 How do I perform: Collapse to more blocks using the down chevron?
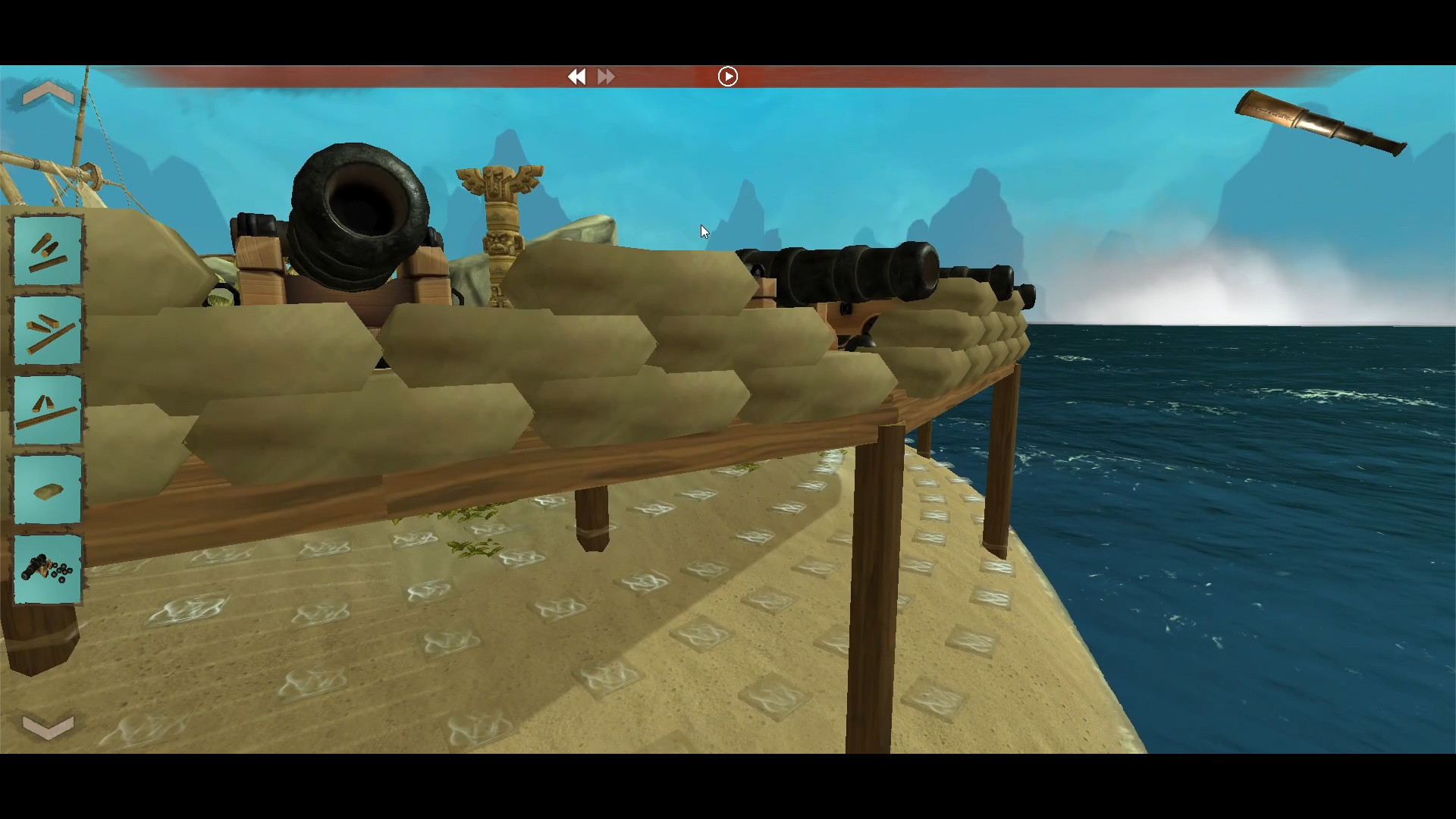[48, 726]
